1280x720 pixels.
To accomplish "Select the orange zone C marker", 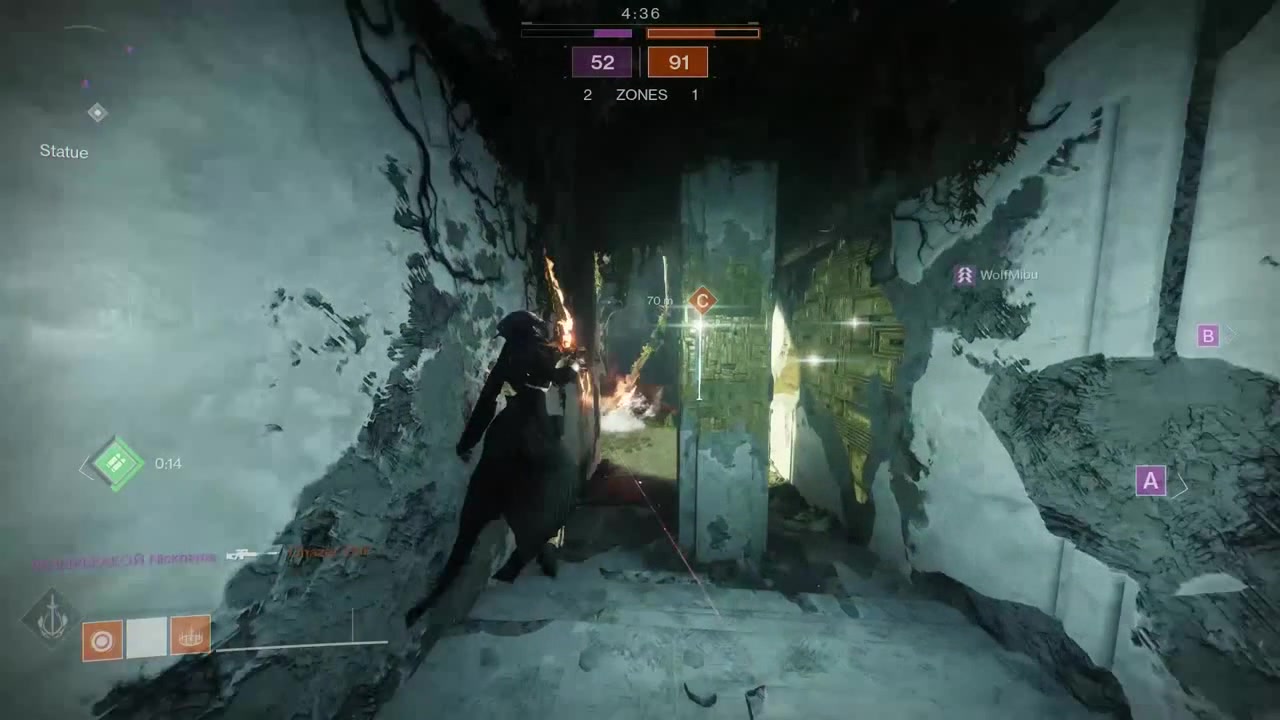I will (x=702, y=300).
